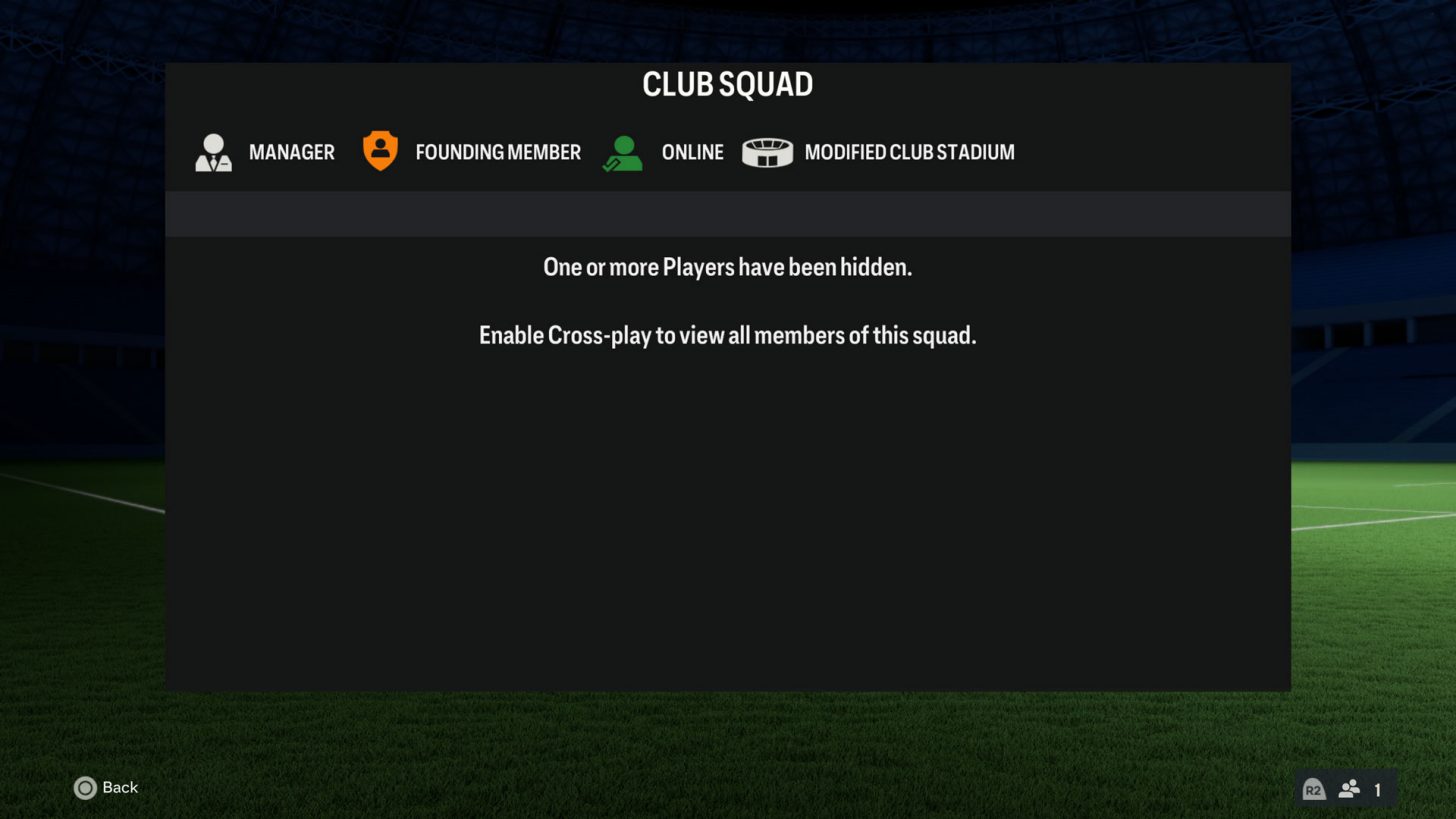The width and height of the screenshot is (1456, 819).
Task: Click the Enable Cross-play message text
Action: (727, 335)
